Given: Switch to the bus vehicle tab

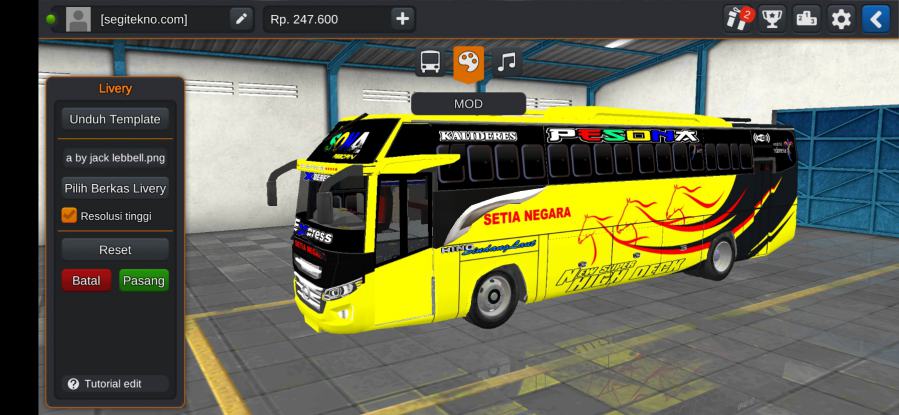Looking at the screenshot, I should tap(431, 62).
